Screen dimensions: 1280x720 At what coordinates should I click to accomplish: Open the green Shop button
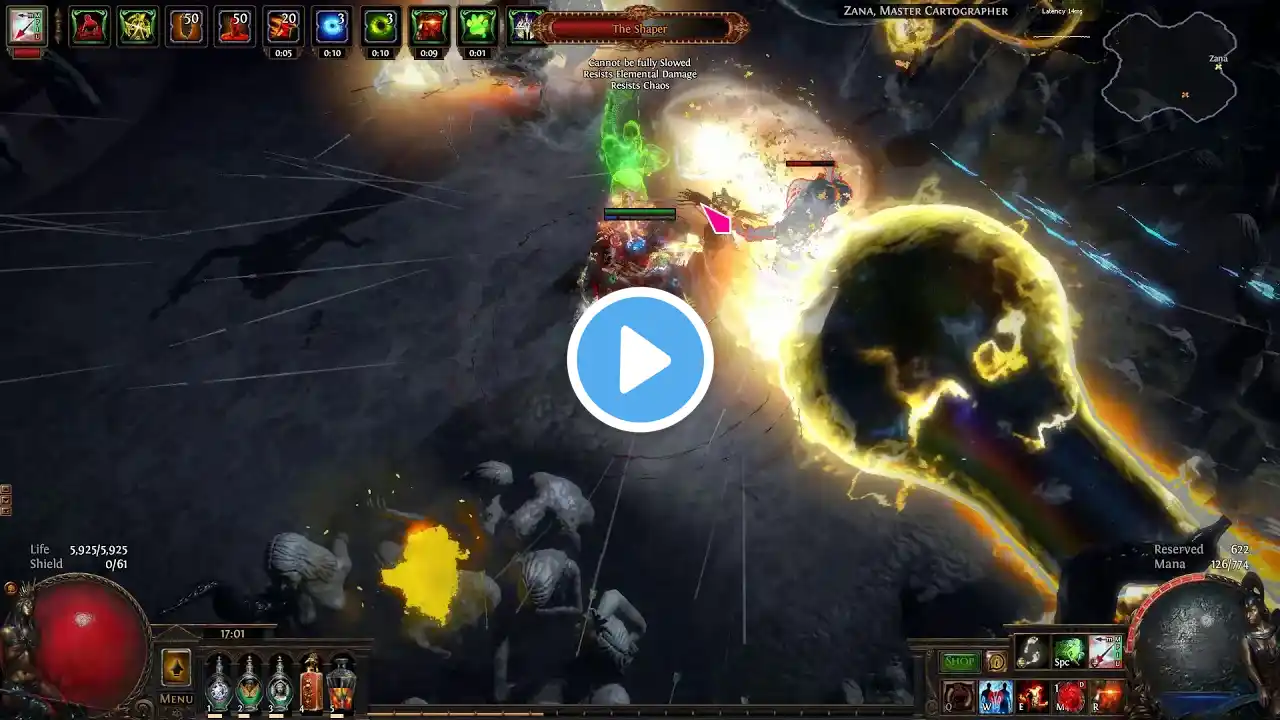pyautogui.click(x=959, y=661)
